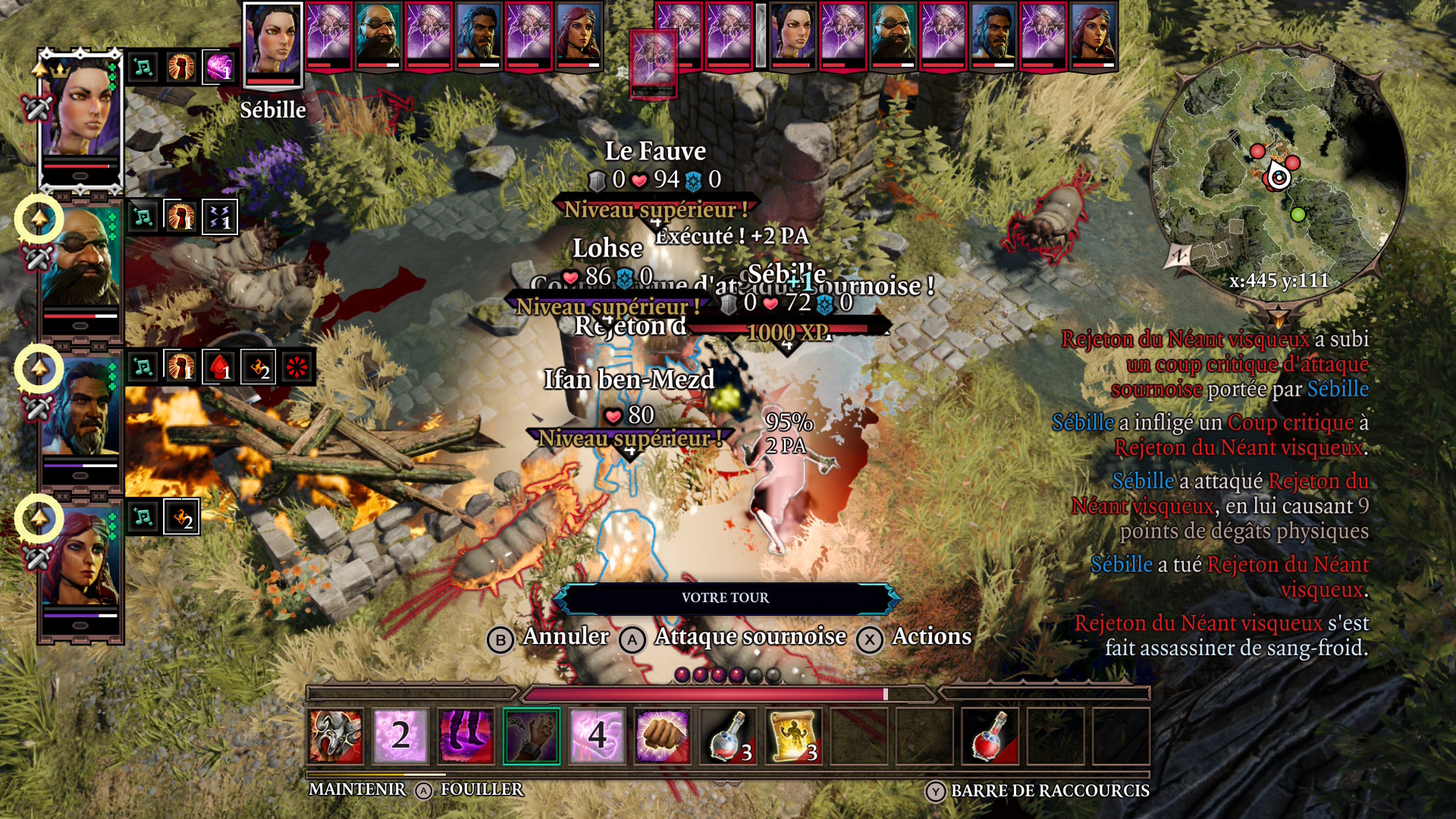The height and width of the screenshot is (819, 1456).
Task: Use the golden scroll in hotbar
Action: tap(793, 736)
